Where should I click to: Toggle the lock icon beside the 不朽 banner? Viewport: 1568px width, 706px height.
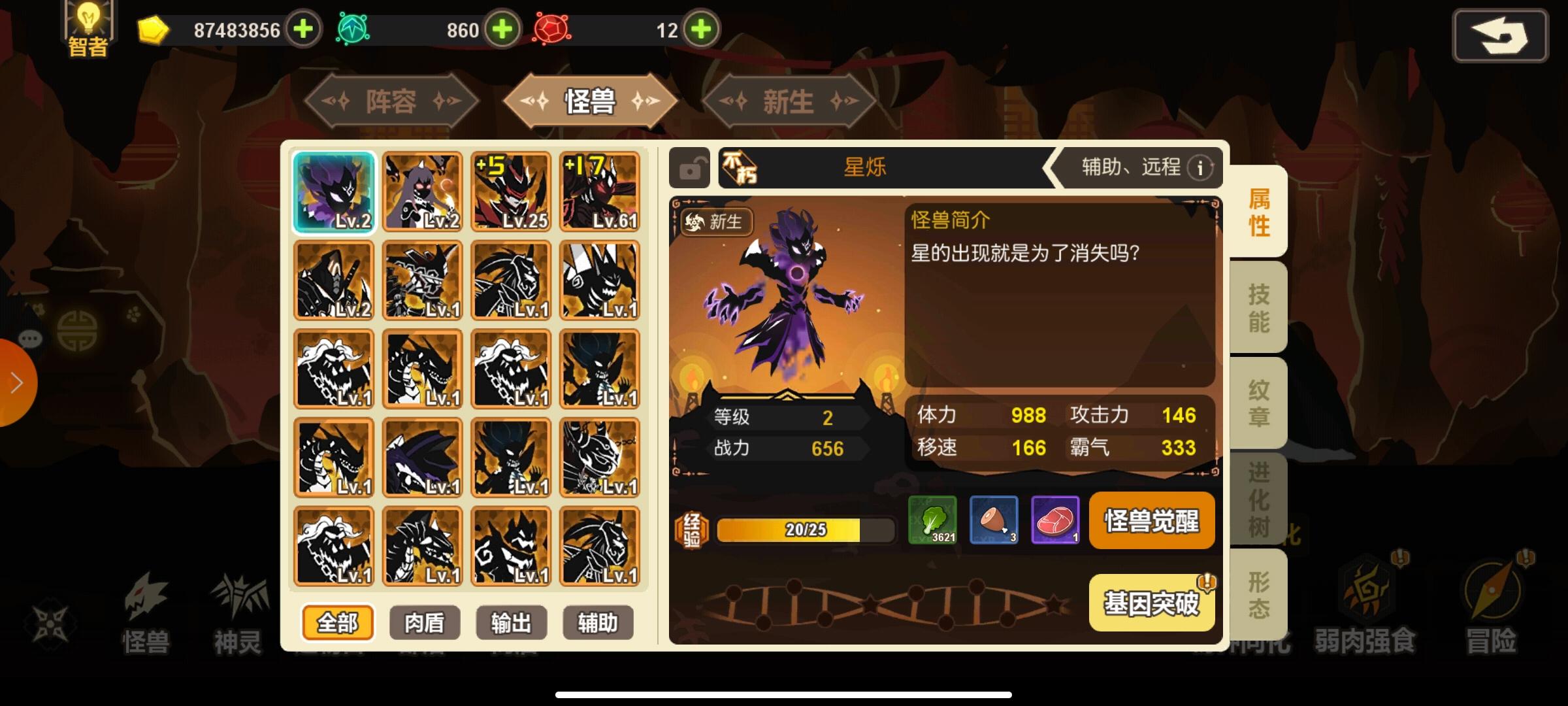(x=689, y=168)
